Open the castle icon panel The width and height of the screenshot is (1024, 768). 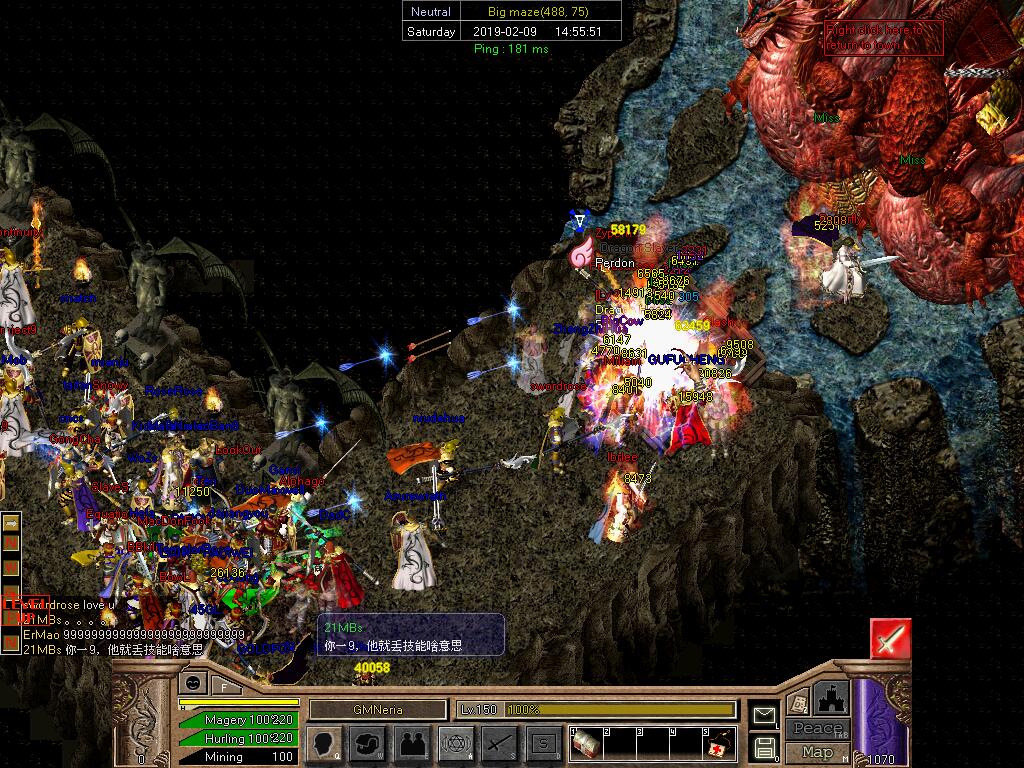click(832, 698)
